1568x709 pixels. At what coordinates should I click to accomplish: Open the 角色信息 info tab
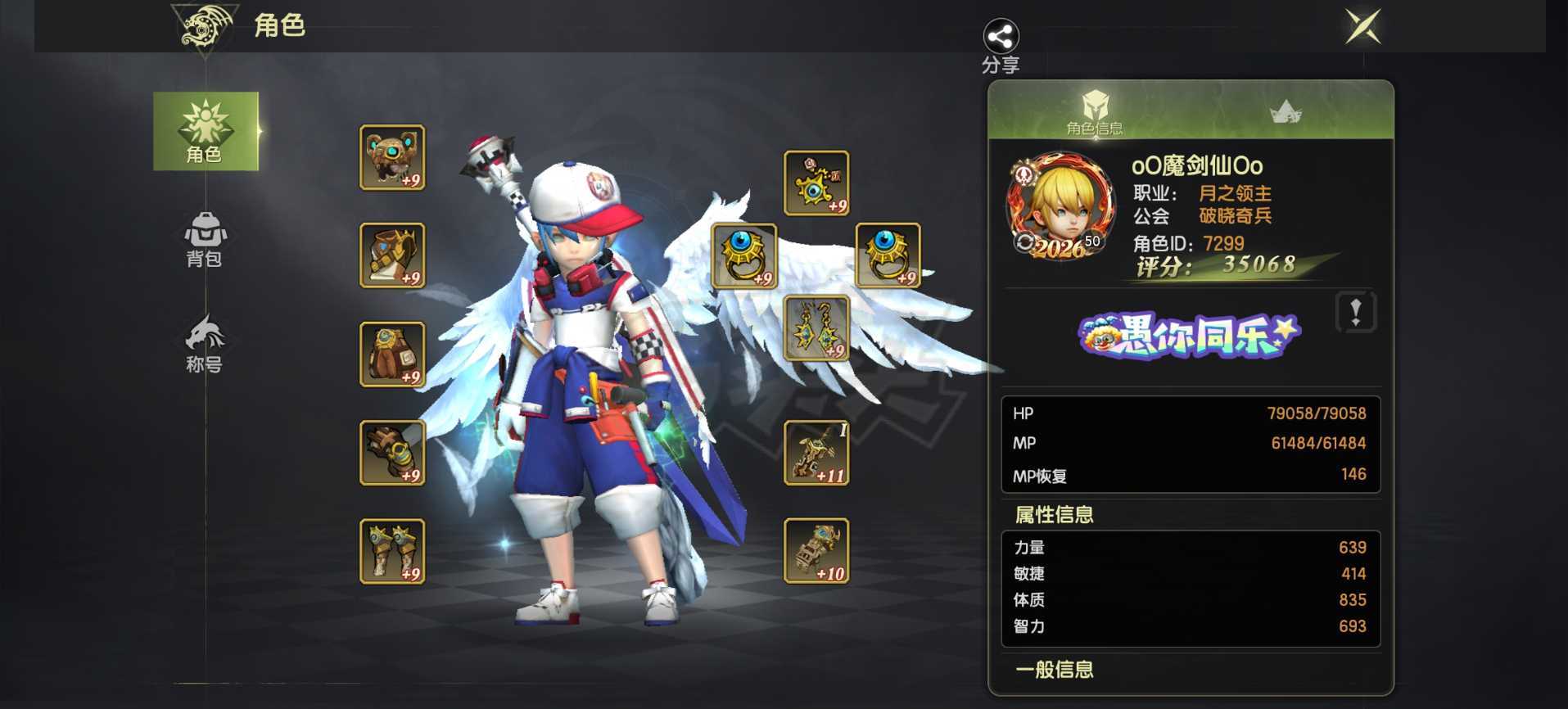point(1094,112)
